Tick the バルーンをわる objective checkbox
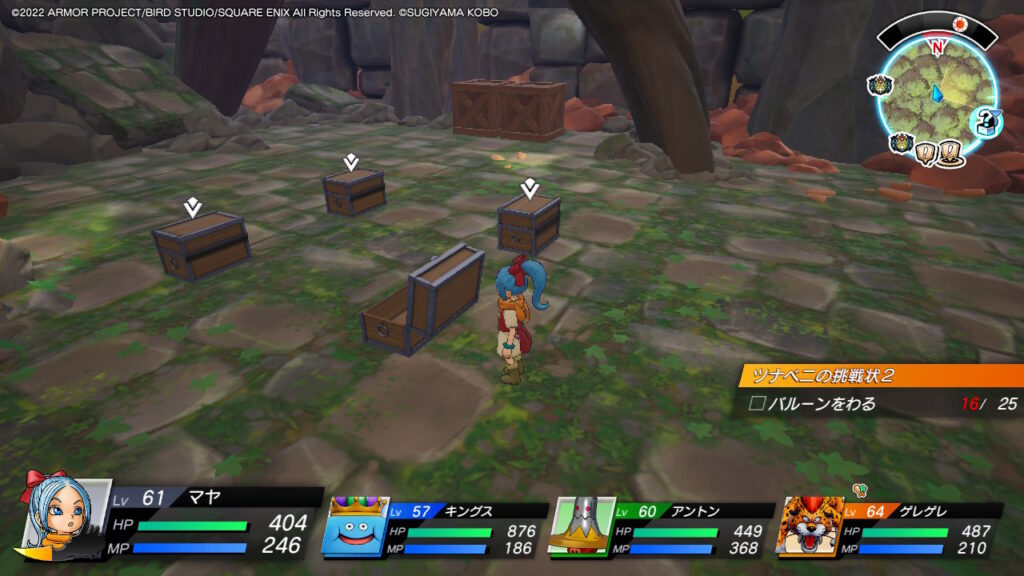Screen dimensions: 1024x576 (x=758, y=404)
